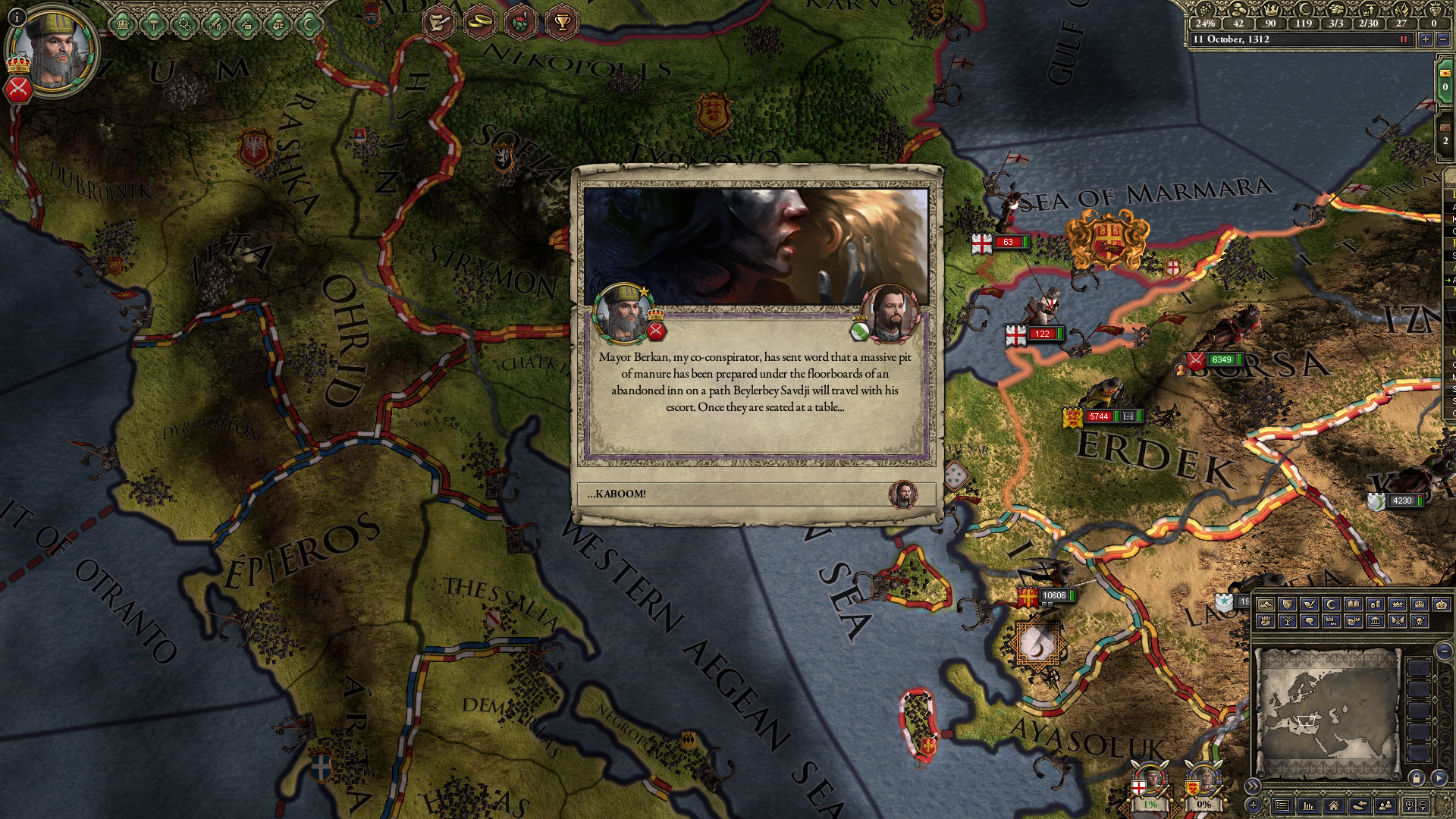Click the gold trophy alert icon
This screenshot has width=1456, height=819.
[x=562, y=22]
